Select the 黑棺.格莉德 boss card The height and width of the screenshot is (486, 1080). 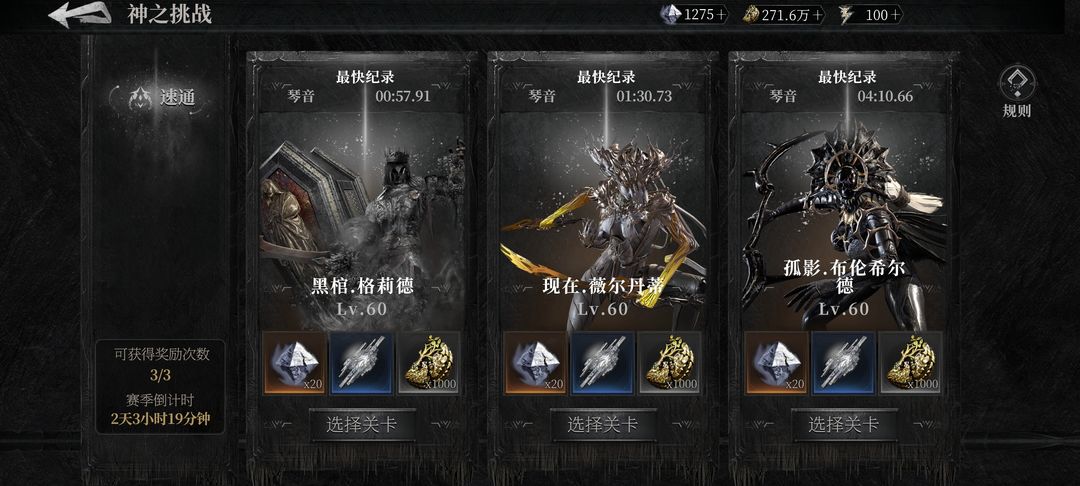362,210
